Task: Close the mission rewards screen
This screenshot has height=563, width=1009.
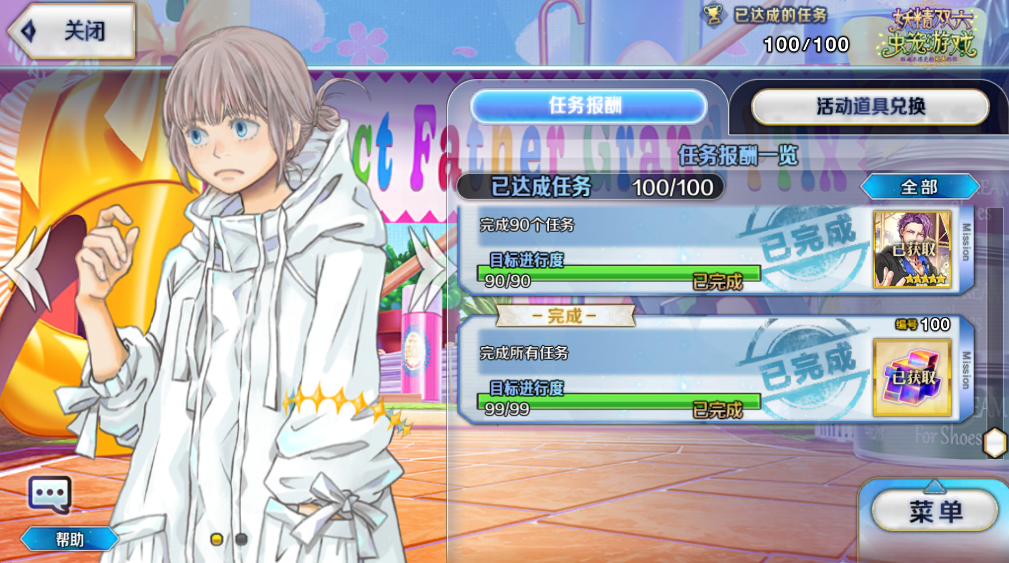Action: coord(72,32)
